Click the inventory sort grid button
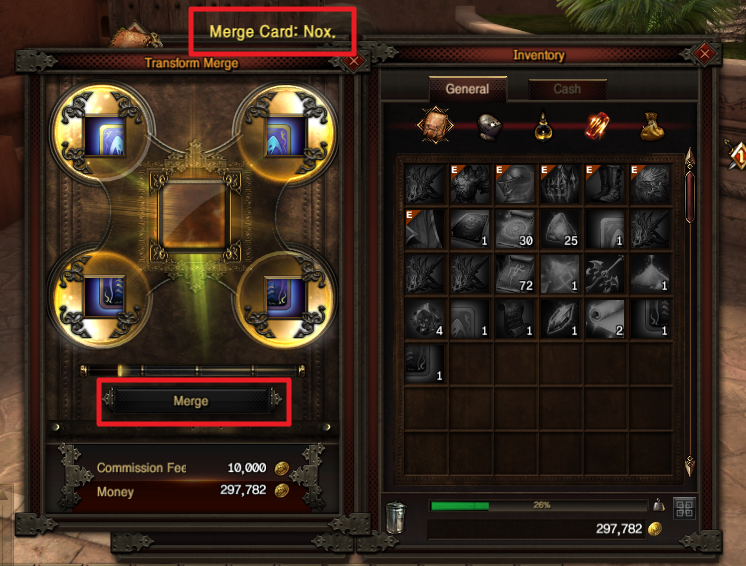The image size is (746, 566). 684,508
